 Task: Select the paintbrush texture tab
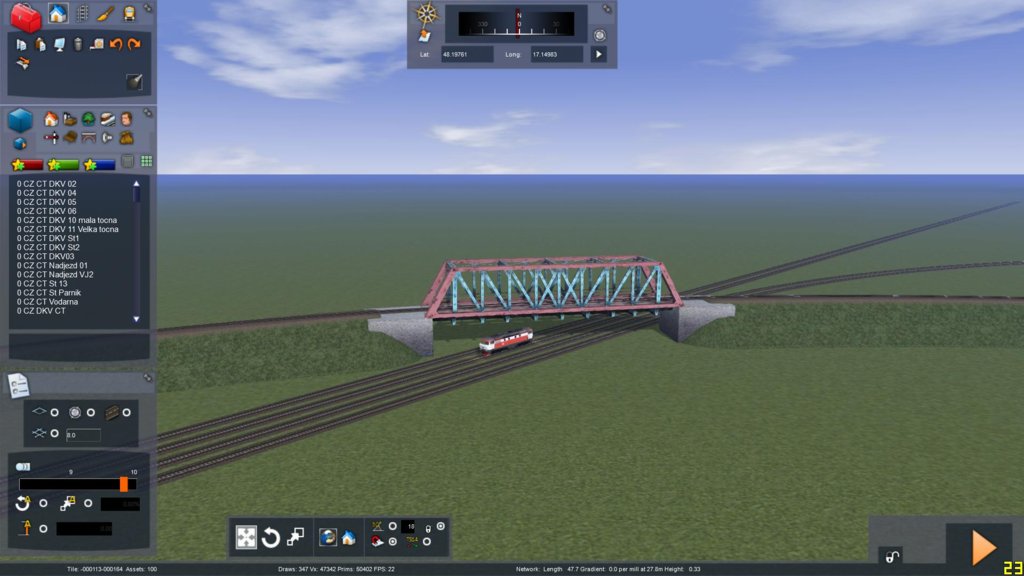[106, 14]
